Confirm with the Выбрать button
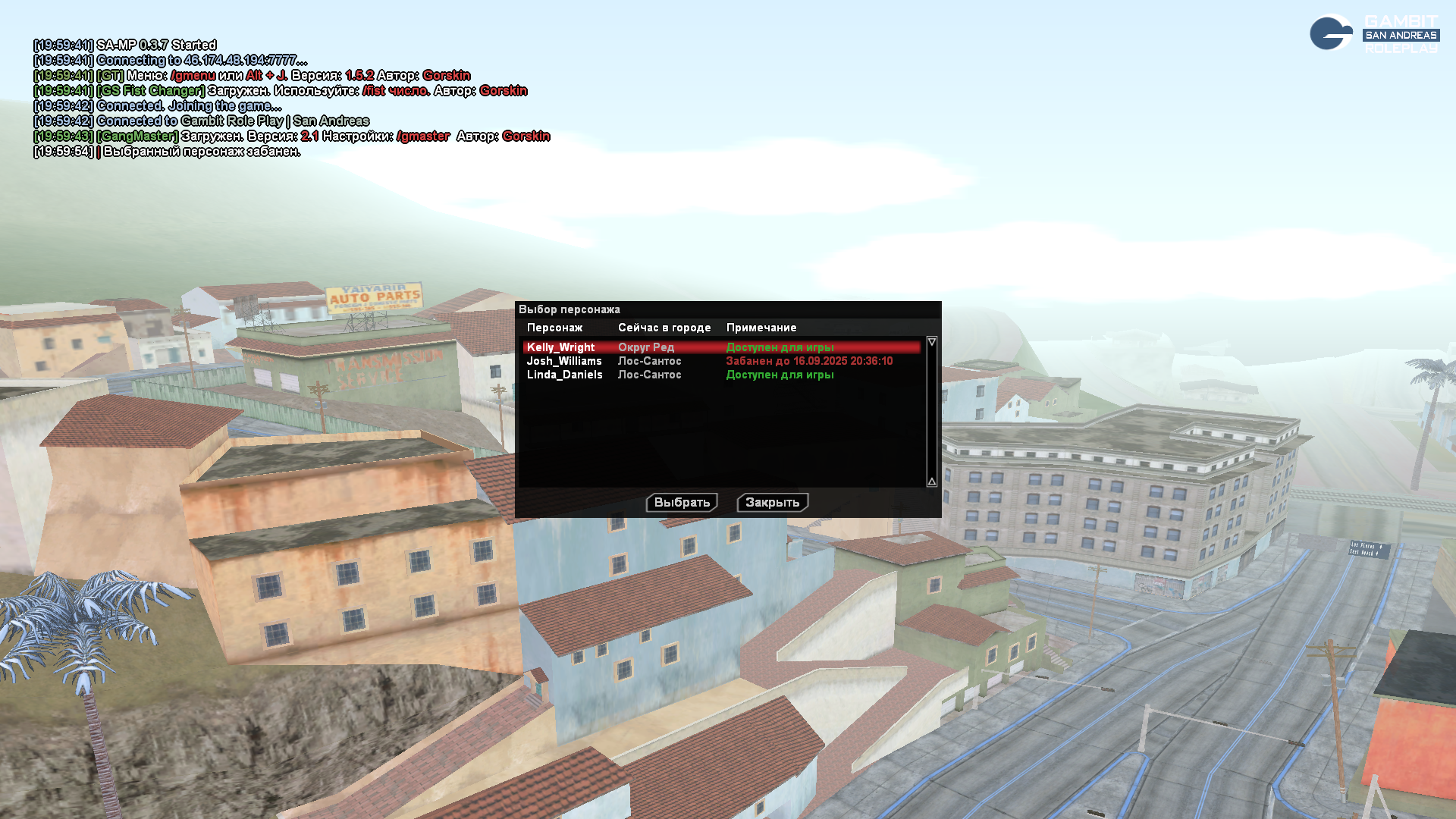The image size is (1456, 819). pos(682,502)
